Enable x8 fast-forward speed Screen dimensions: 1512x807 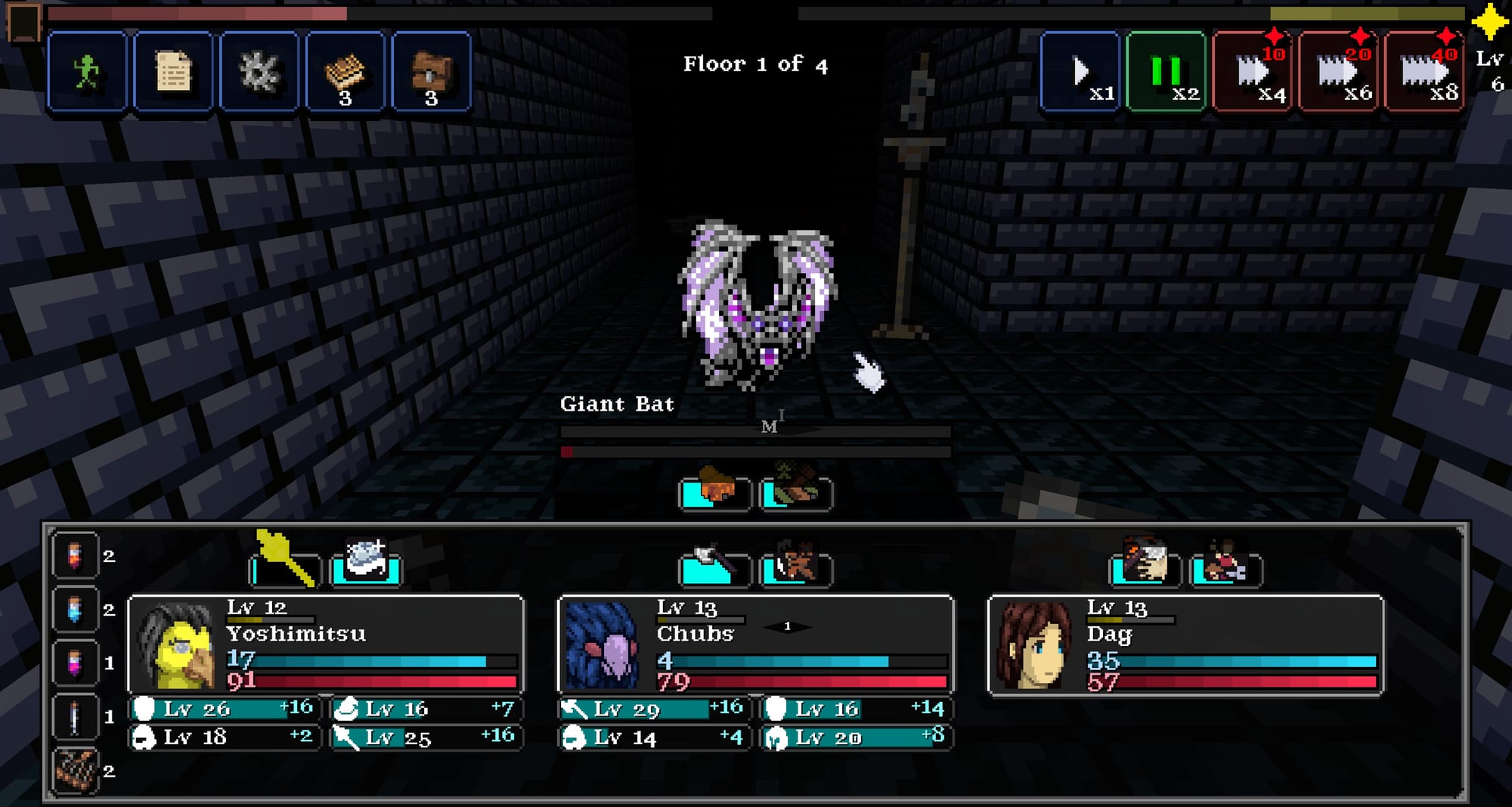[x=1424, y=72]
